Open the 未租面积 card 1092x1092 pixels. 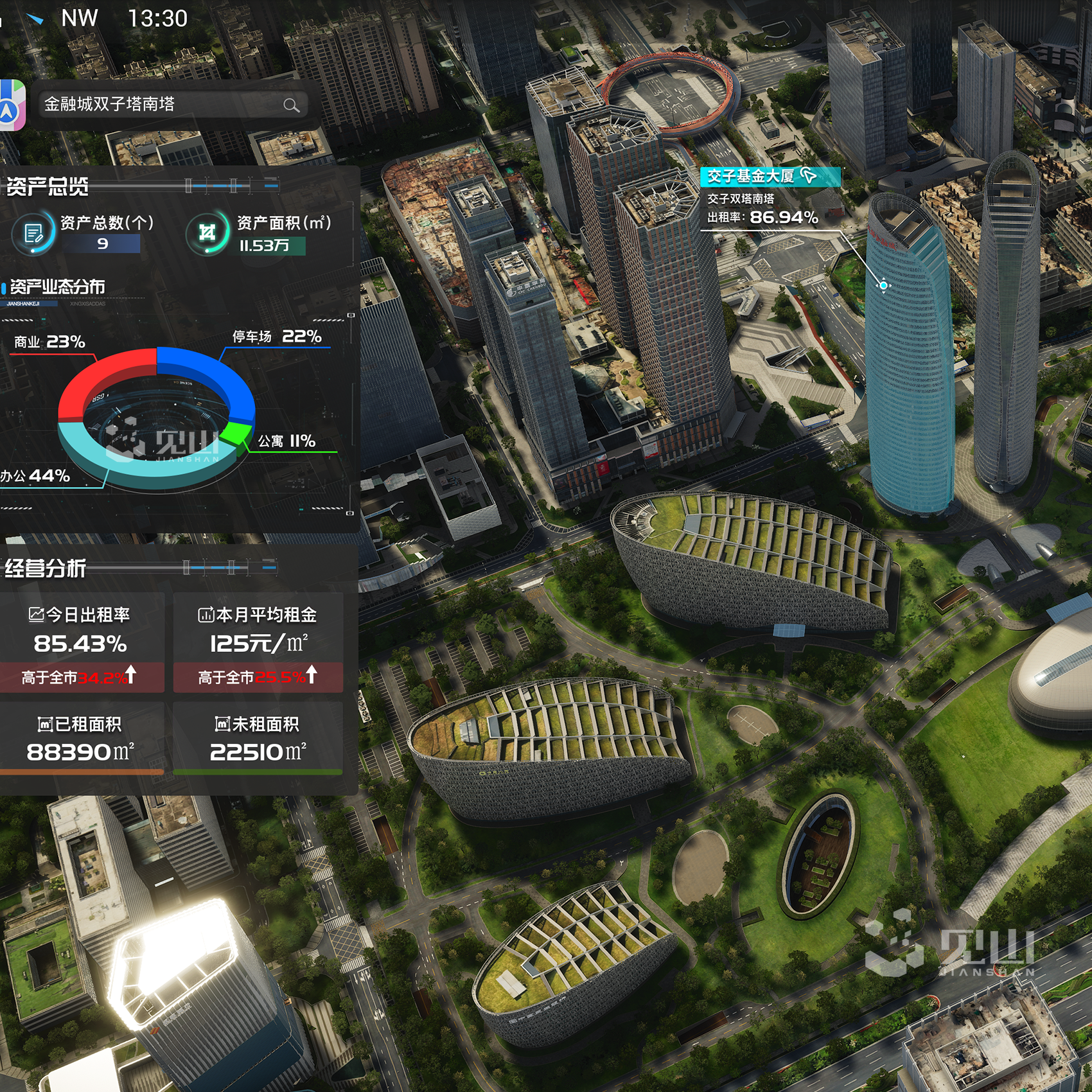point(258,739)
